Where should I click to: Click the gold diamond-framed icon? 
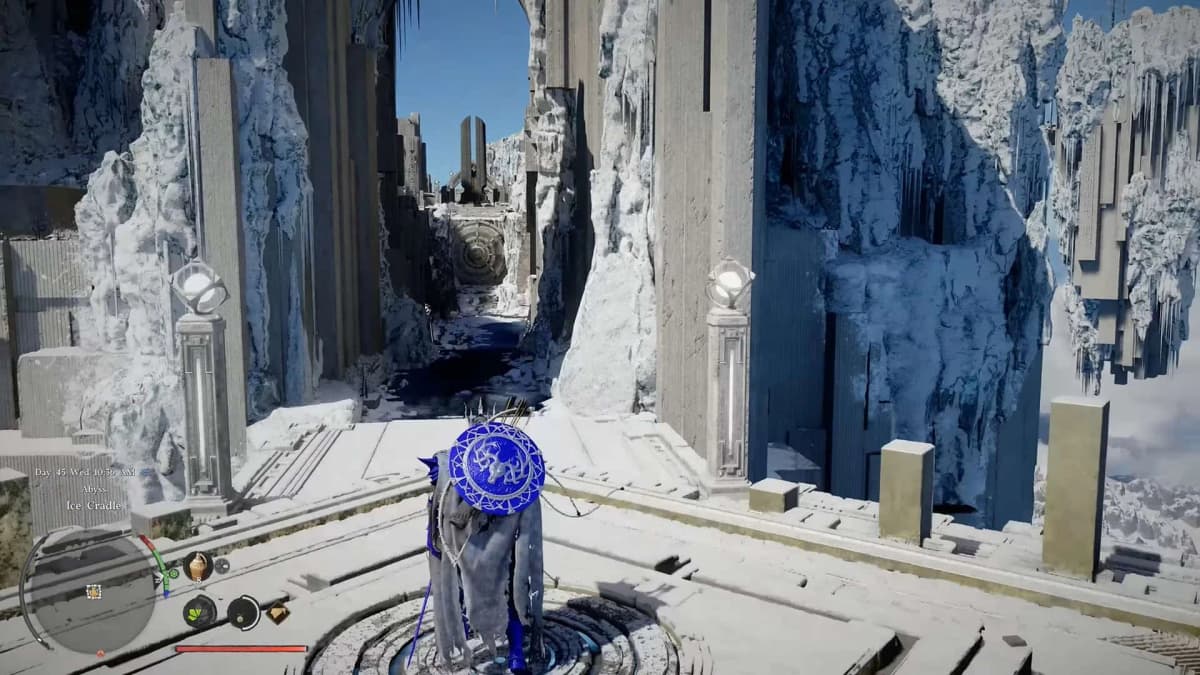(277, 613)
